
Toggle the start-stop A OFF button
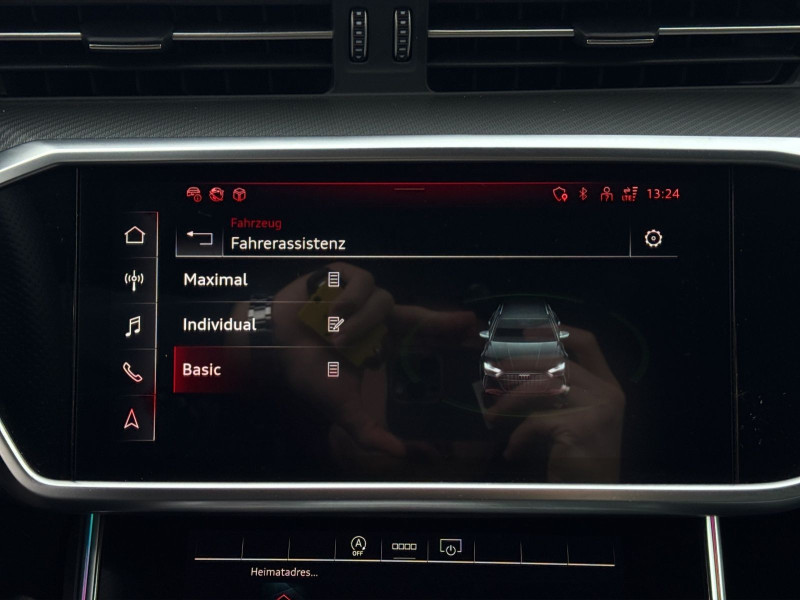click(x=358, y=546)
